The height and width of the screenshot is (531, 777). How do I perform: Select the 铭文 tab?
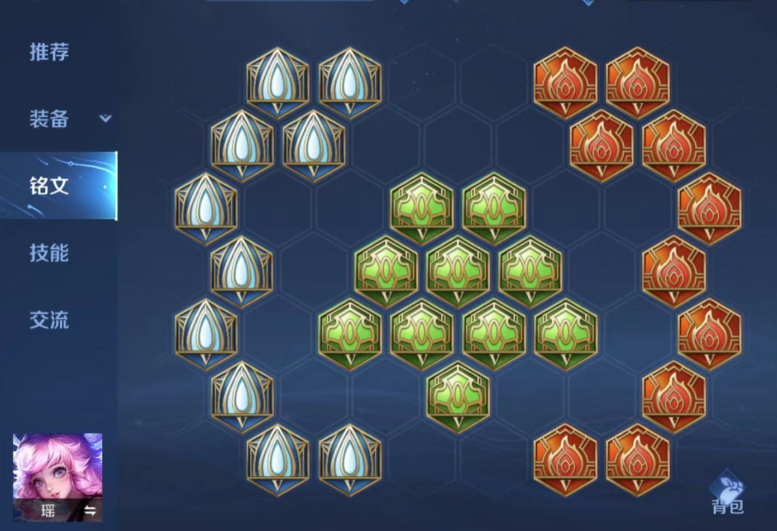pos(49,185)
